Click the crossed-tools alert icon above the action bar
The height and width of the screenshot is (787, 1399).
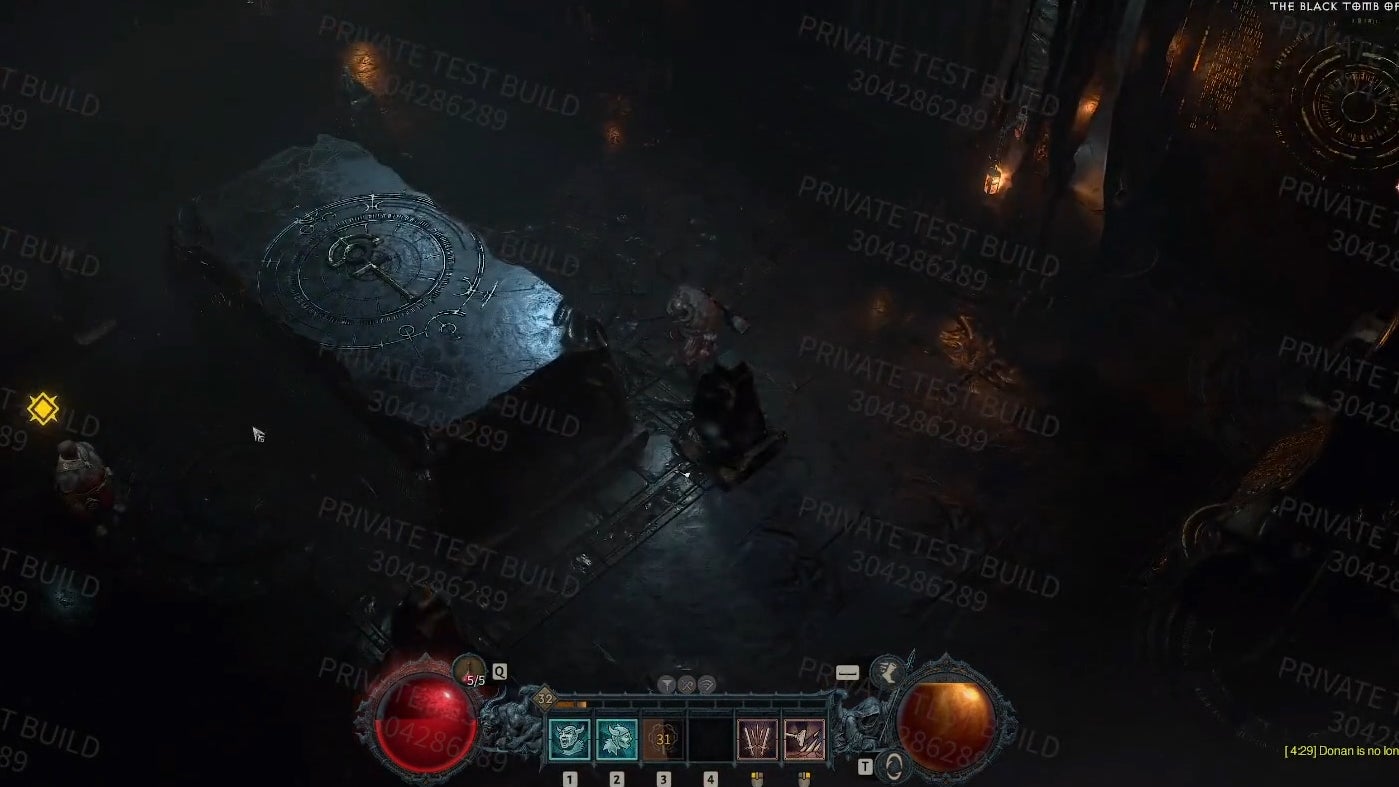[687, 684]
